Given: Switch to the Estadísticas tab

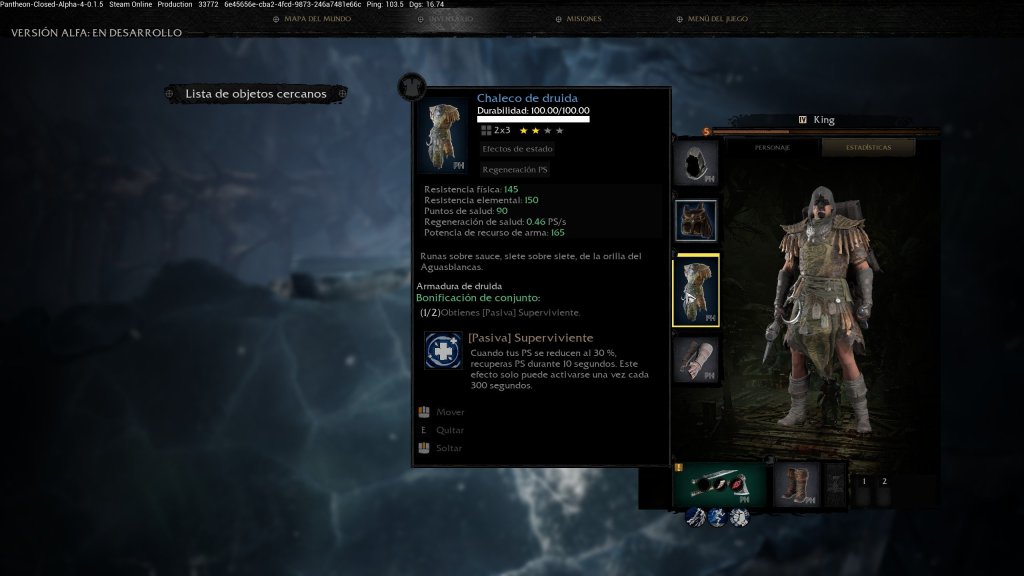Looking at the screenshot, I should tap(868, 148).
